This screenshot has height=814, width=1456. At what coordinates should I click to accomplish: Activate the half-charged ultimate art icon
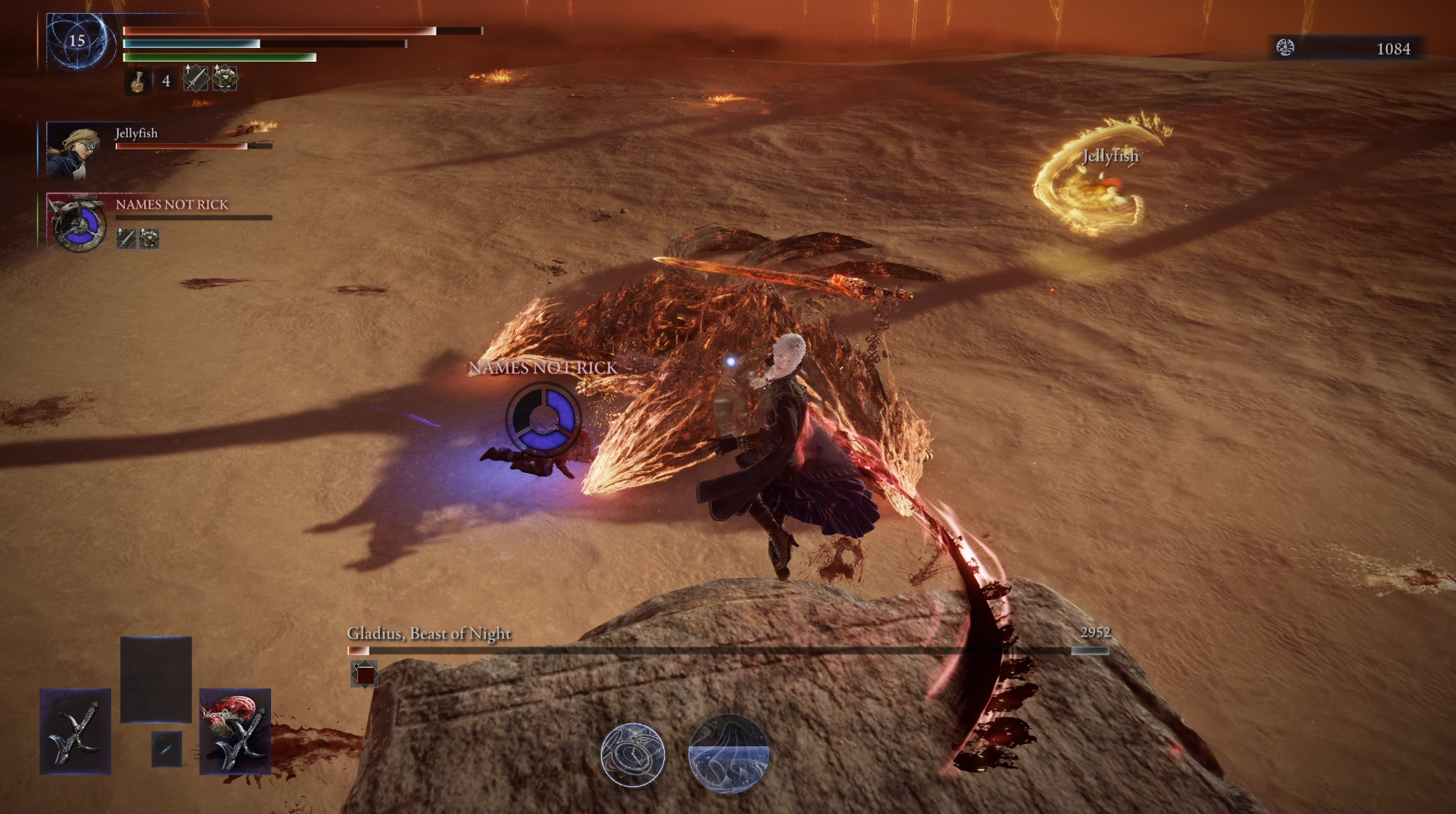728,754
